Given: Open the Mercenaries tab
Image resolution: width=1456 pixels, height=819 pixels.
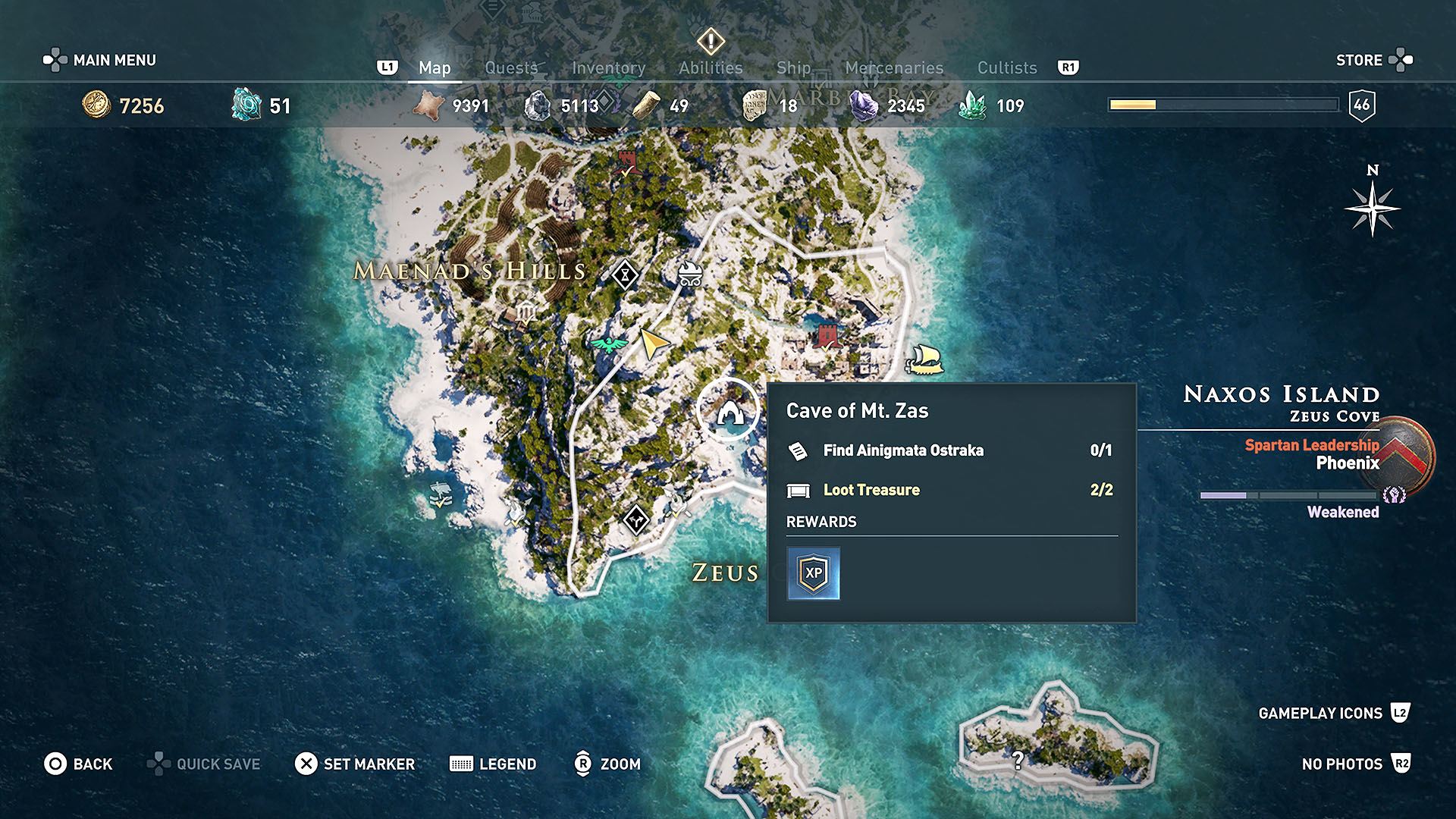Looking at the screenshot, I should click(x=894, y=67).
